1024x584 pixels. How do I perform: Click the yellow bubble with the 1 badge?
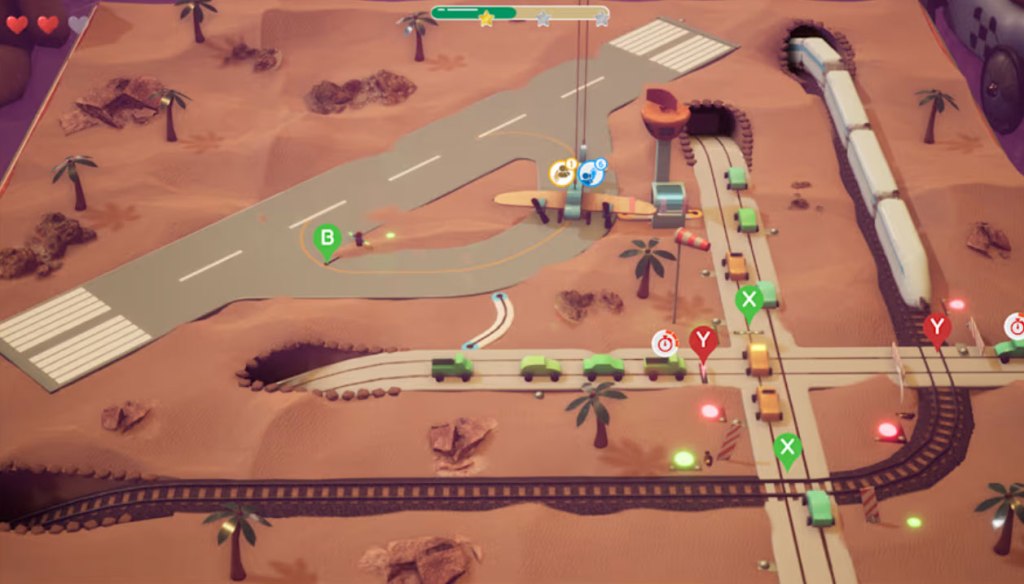click(563, 174)
